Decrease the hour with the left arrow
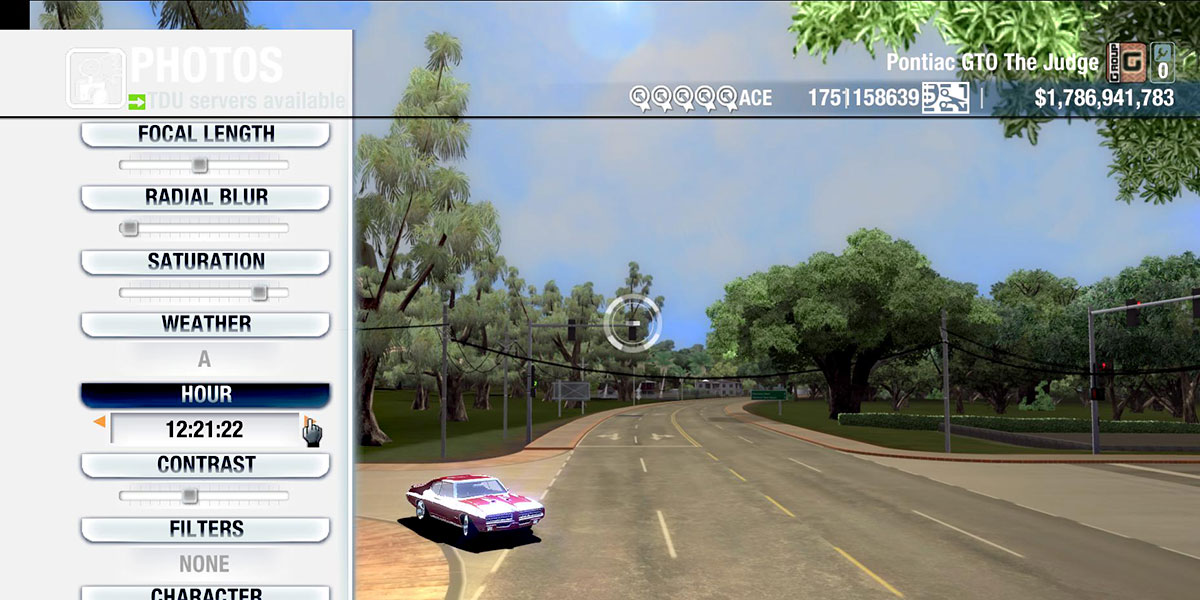Image resolution: width=1200 pixels, height=600 pixels. coord(99,424)
